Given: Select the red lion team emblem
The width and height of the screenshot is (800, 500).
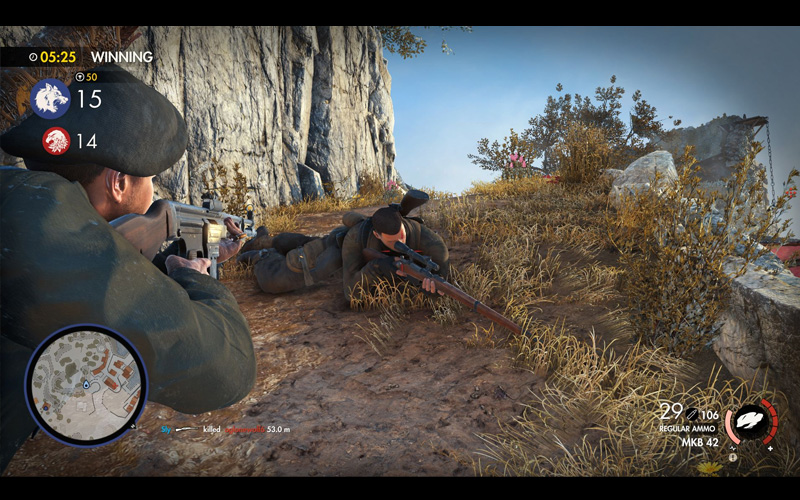Looking at the screenshot, I should 56,141.
